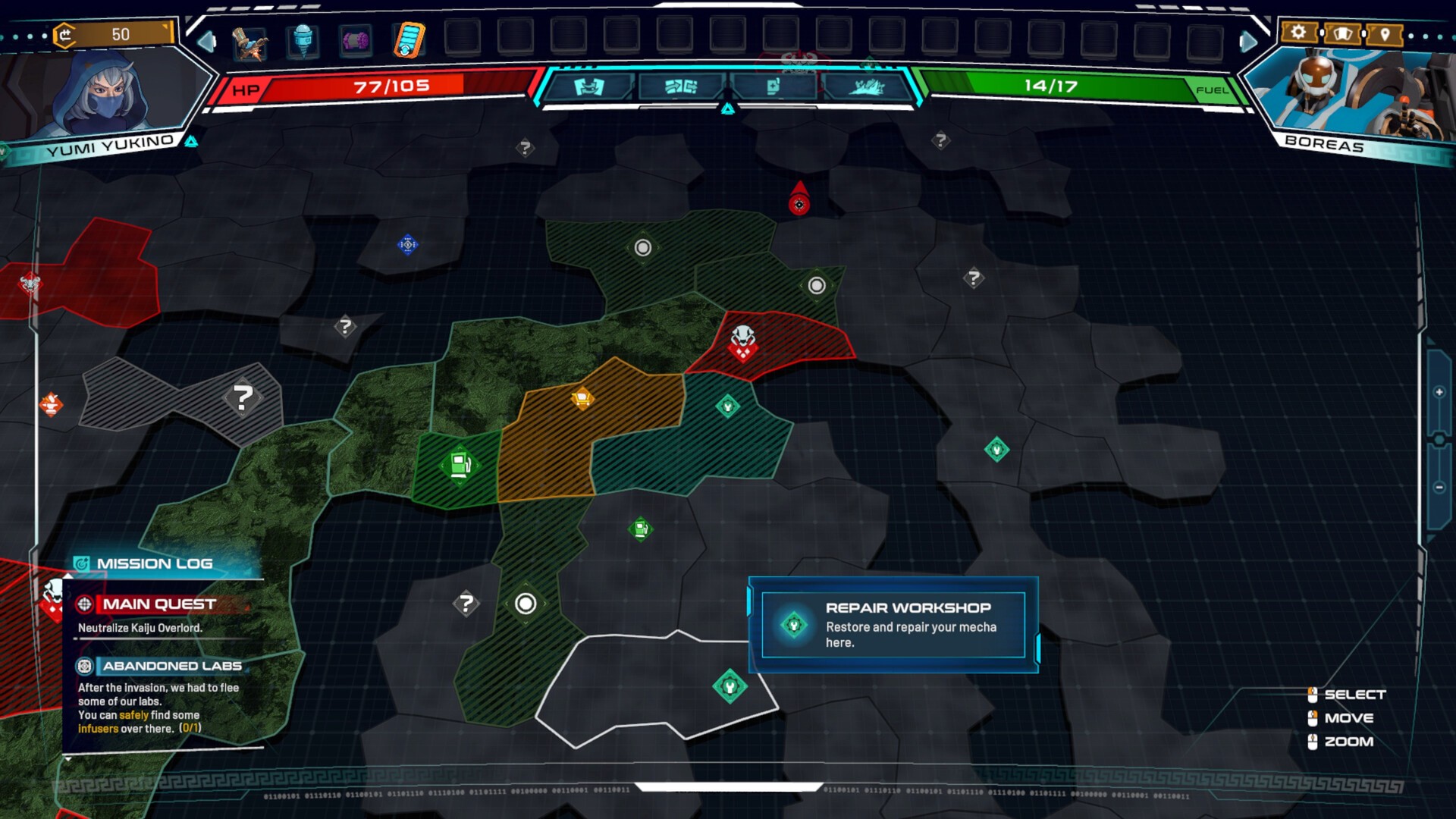Open the Boreas mecha portrait
Image resolution: width=1456 pixels, height=819 pixels.
click(1346, 95)
